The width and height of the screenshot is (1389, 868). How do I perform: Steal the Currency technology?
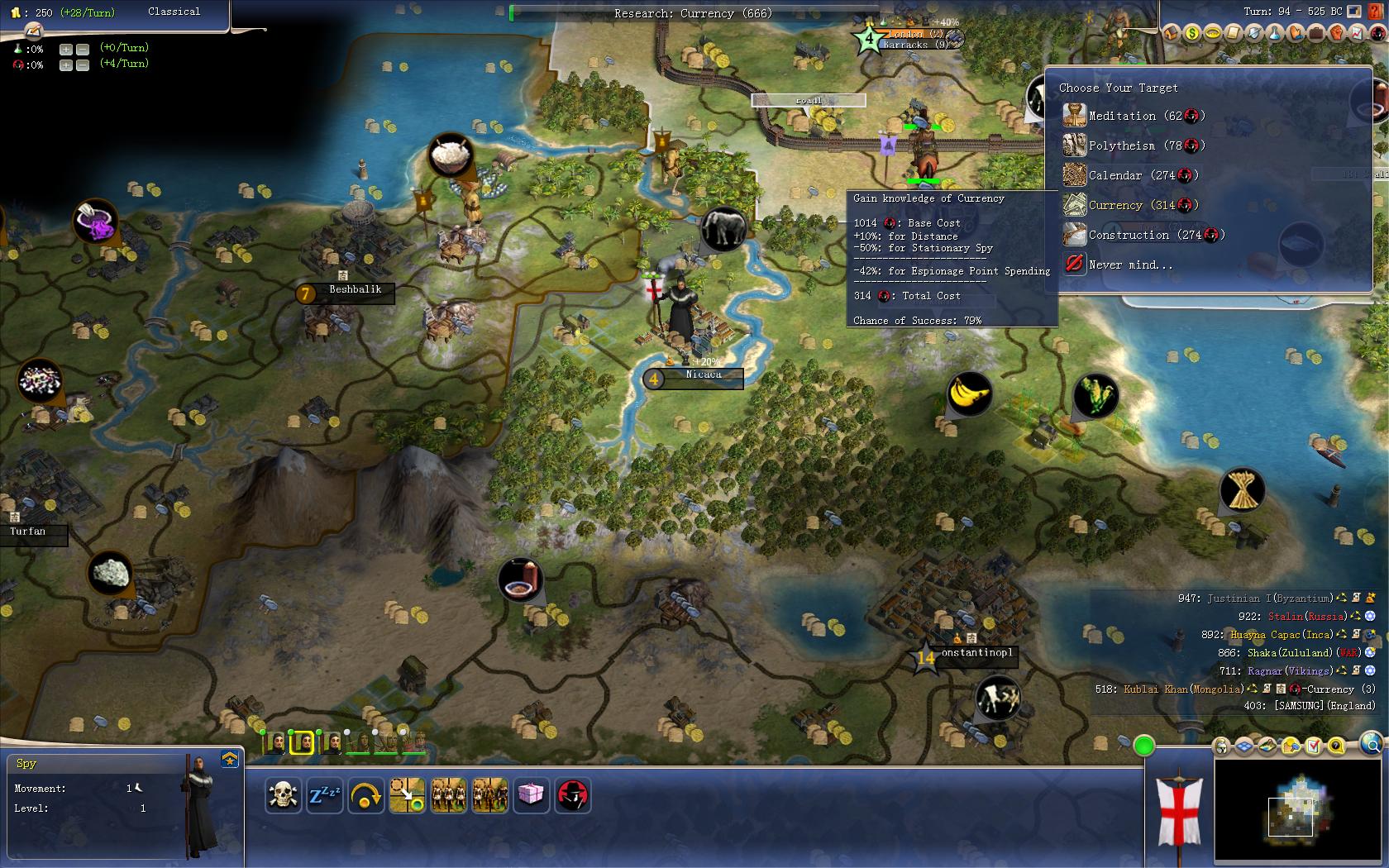tap(1129, 206)
